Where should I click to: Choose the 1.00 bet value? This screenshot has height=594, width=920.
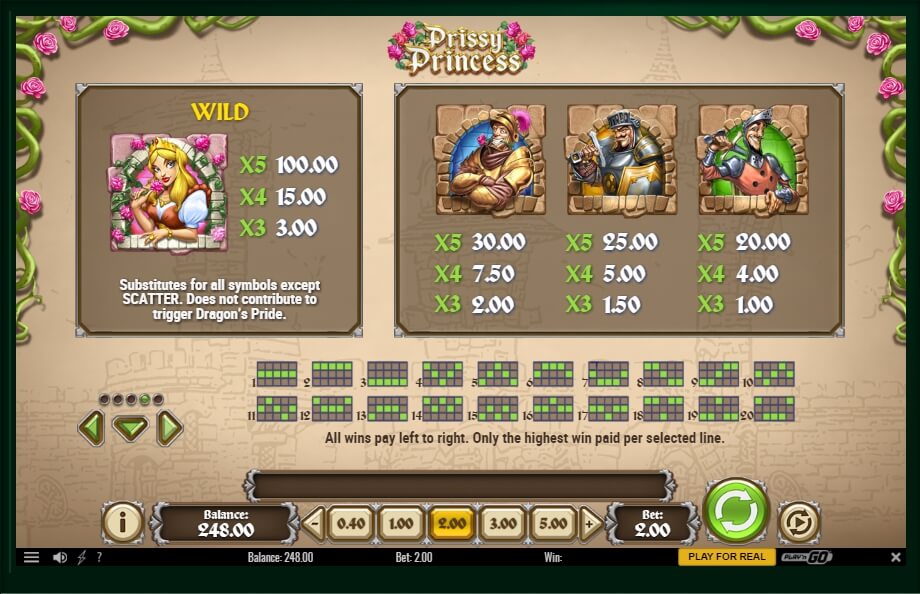400,523
